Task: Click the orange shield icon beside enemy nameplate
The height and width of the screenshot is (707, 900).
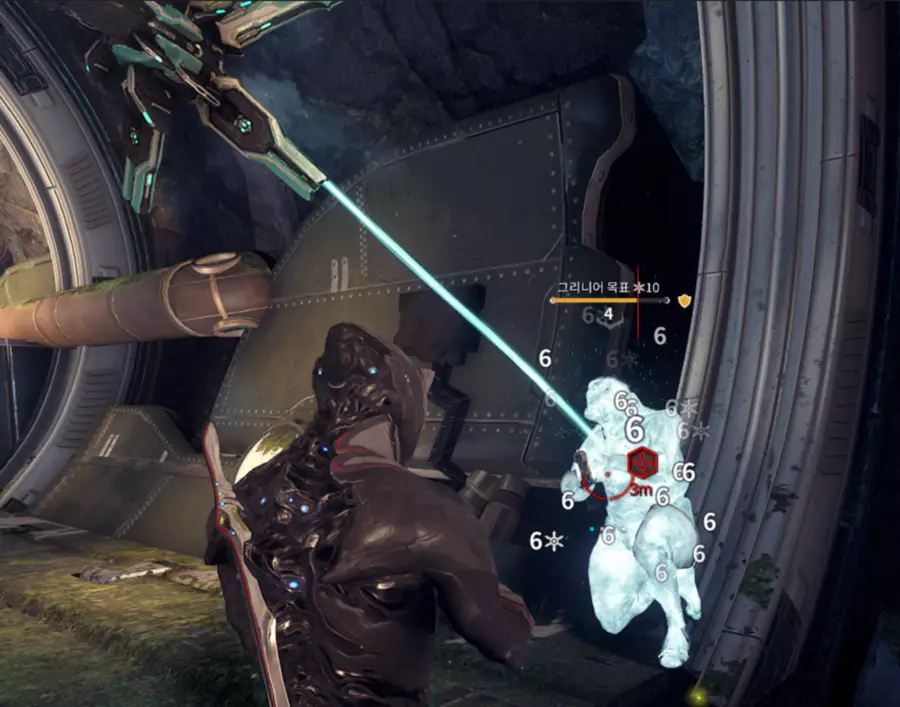Action: tap(685, 299)
